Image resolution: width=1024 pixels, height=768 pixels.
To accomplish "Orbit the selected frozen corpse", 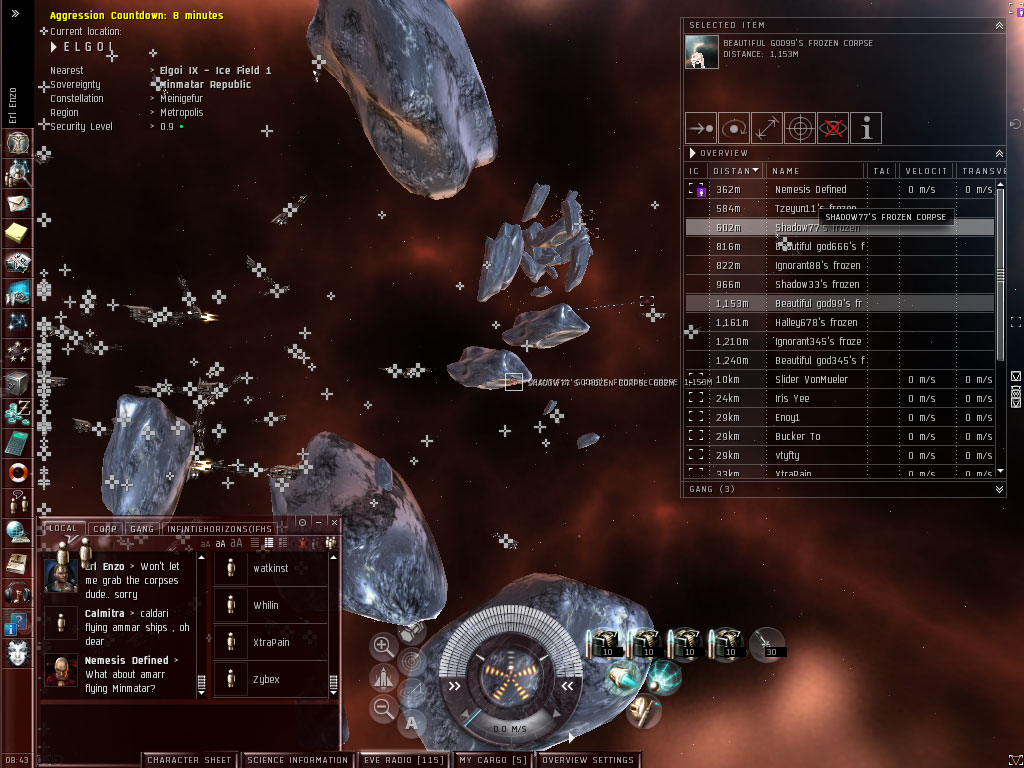I will pos(733,128).
